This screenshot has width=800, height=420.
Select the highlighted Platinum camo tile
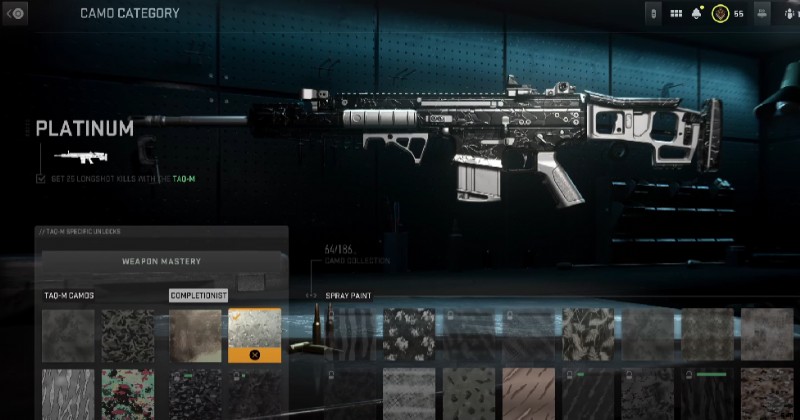click(255, 334)
